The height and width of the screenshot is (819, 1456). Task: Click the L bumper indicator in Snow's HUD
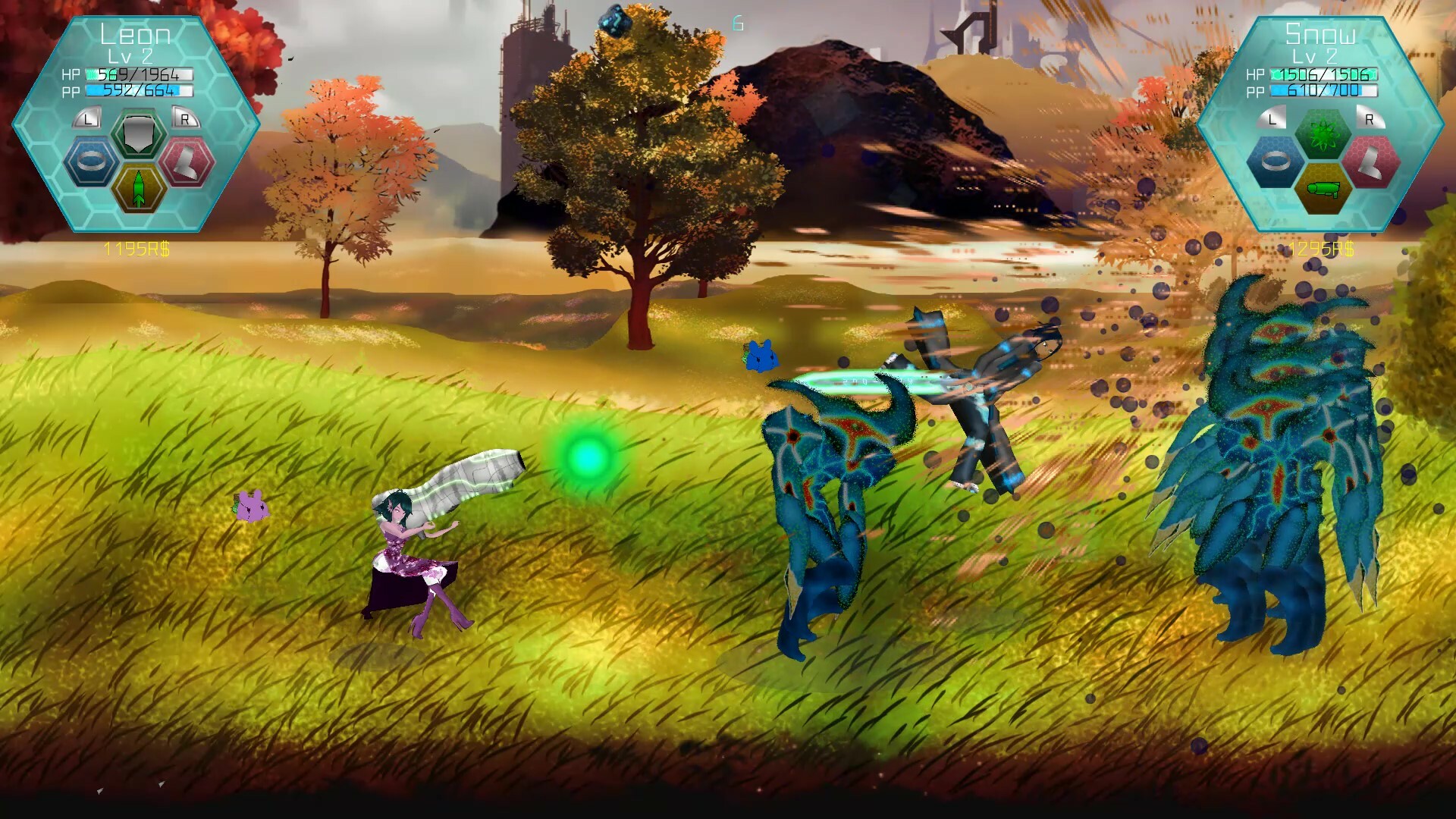point(1272,118)
